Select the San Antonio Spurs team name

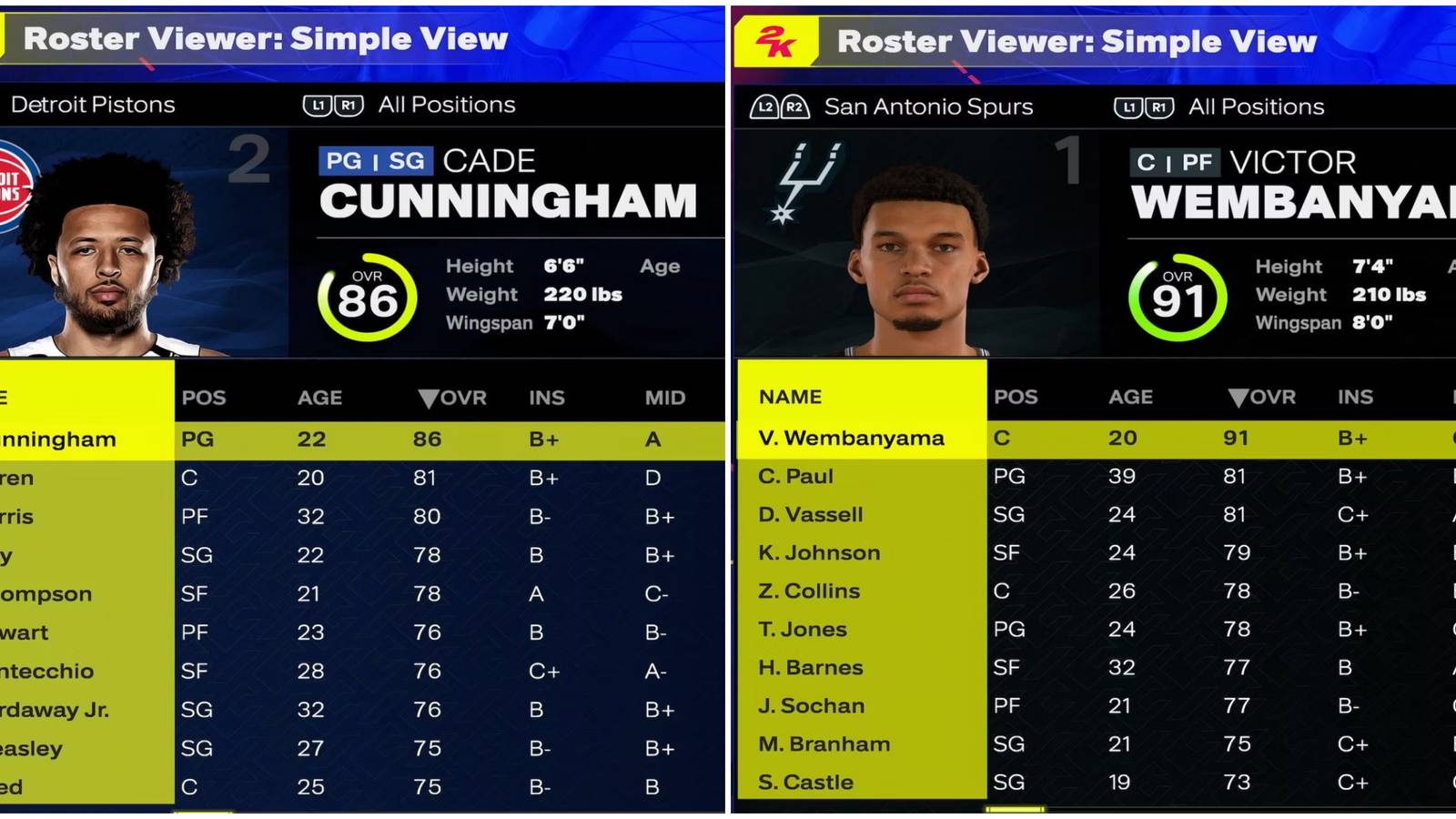click(x=928, y=106)
